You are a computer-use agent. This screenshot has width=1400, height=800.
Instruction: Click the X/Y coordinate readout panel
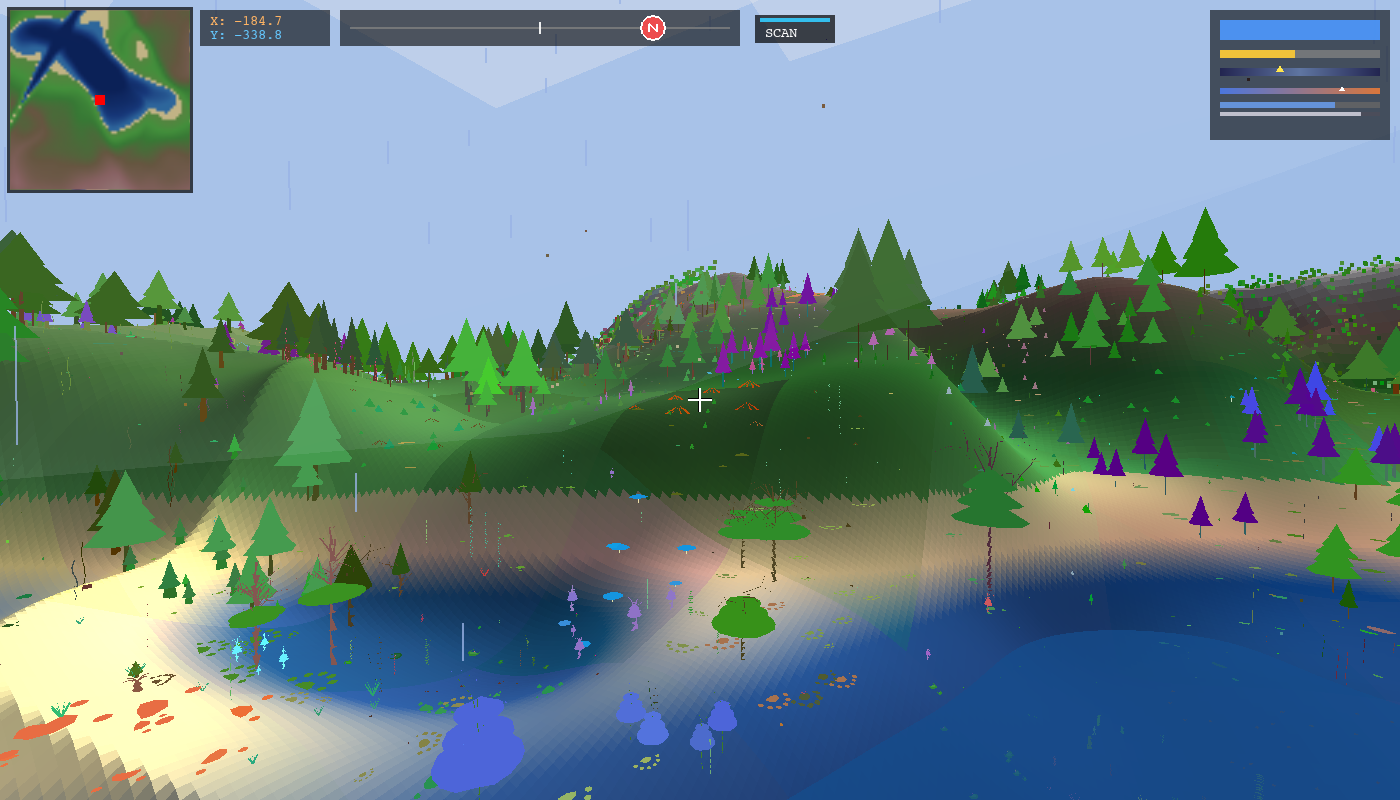[264, 27]
